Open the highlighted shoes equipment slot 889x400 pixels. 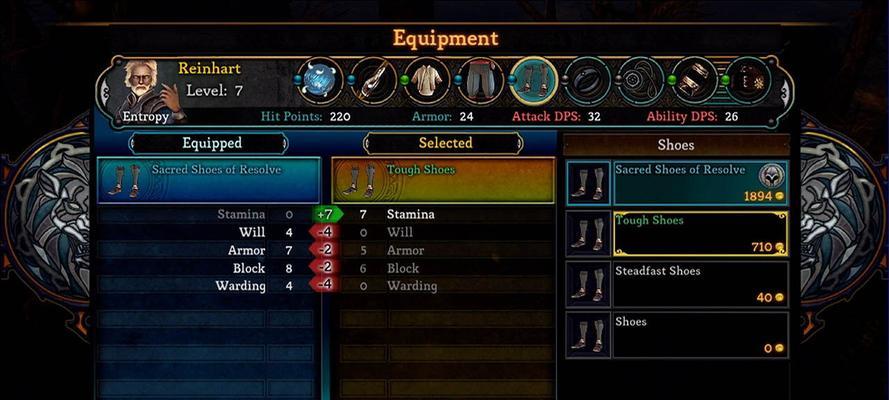point(533,80)
